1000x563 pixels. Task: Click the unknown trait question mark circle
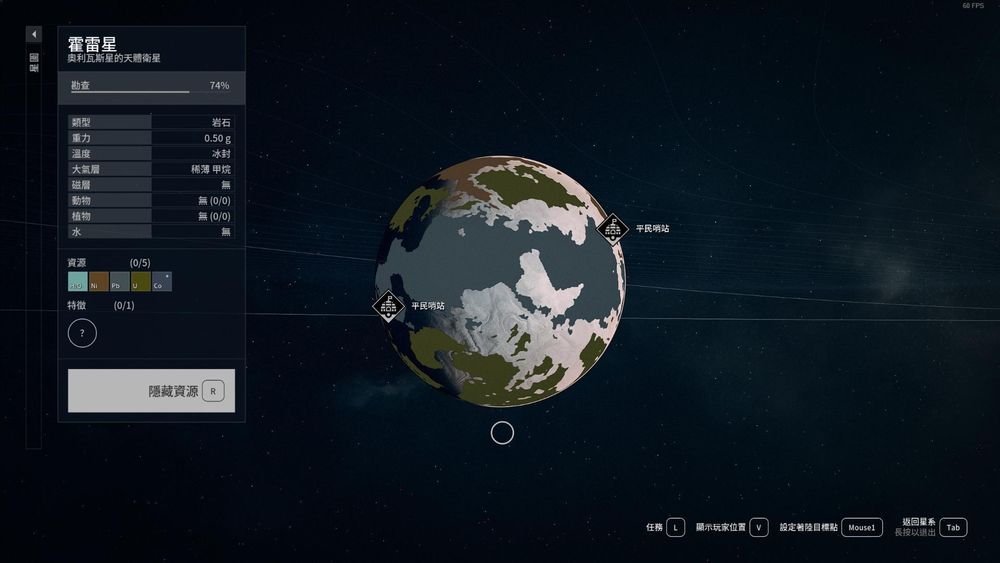[82, 333]
